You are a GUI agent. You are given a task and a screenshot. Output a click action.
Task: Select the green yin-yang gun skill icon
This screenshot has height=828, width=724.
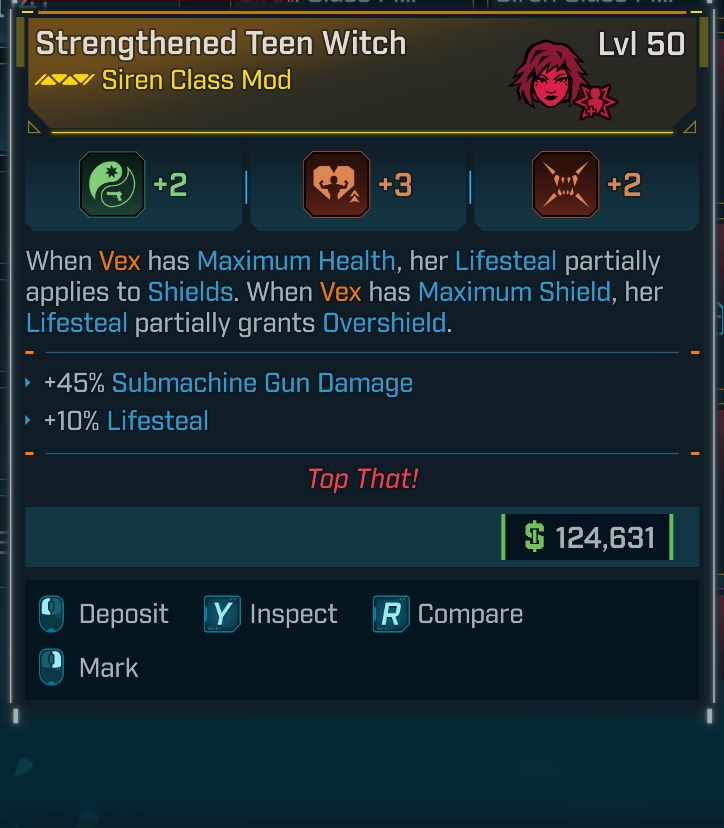(x=112, y=185)
